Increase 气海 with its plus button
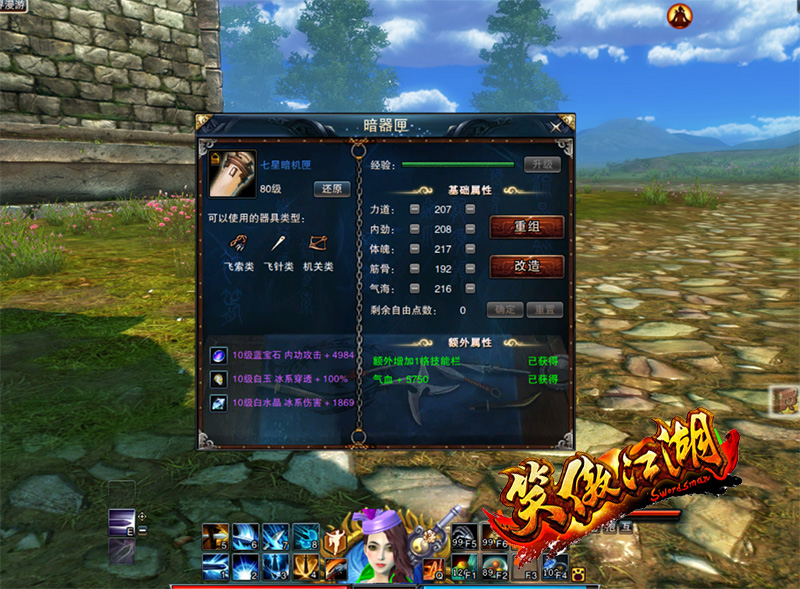The image size is (800, 589). pos(470,289)
